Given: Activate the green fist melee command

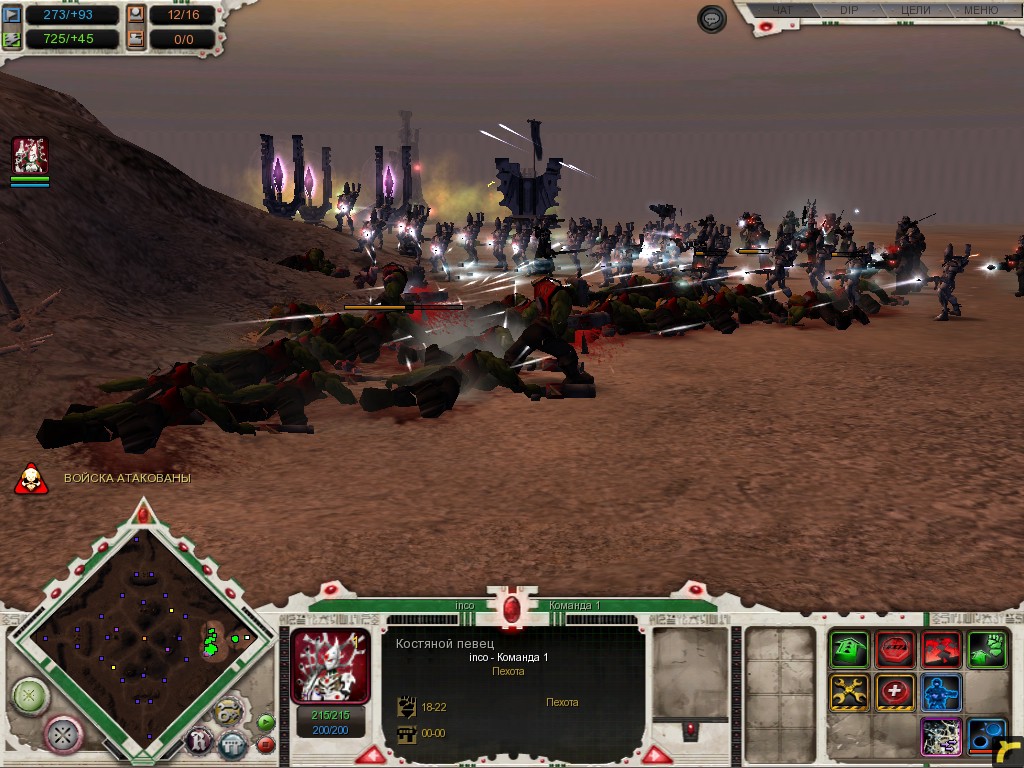Looking at the screenshot, I should click(x=986, y=649).
